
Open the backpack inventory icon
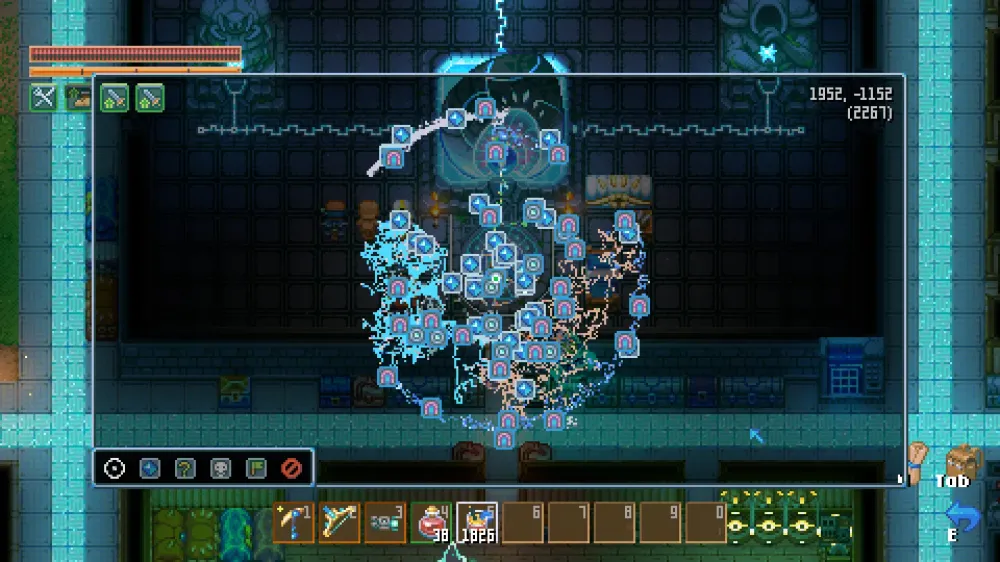click(962, 464)
